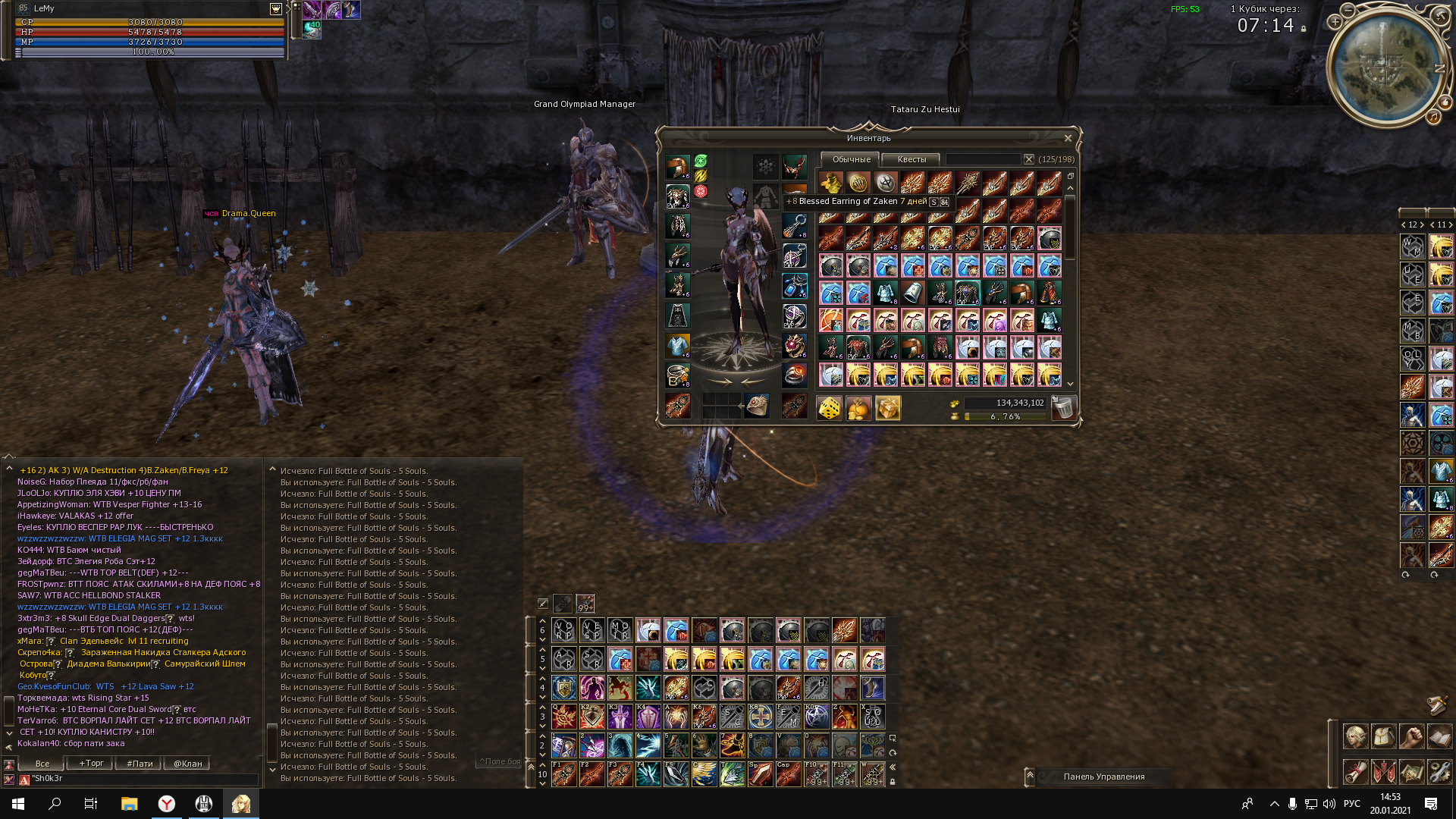The width and height of the screenshot is (1456, 819).
Task: Click the gift box icon in inventory footer
Action: (887, 407)
